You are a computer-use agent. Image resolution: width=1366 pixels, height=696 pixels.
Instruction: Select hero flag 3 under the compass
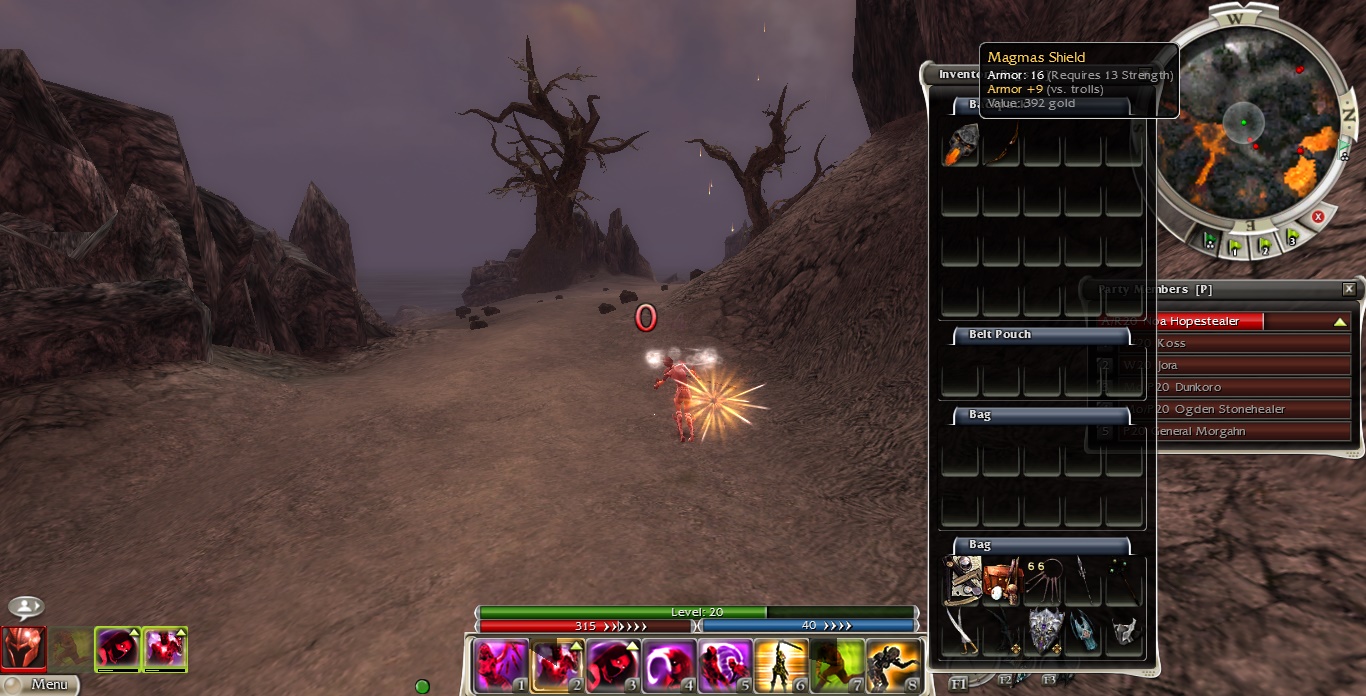click(x=1292, y=238)
